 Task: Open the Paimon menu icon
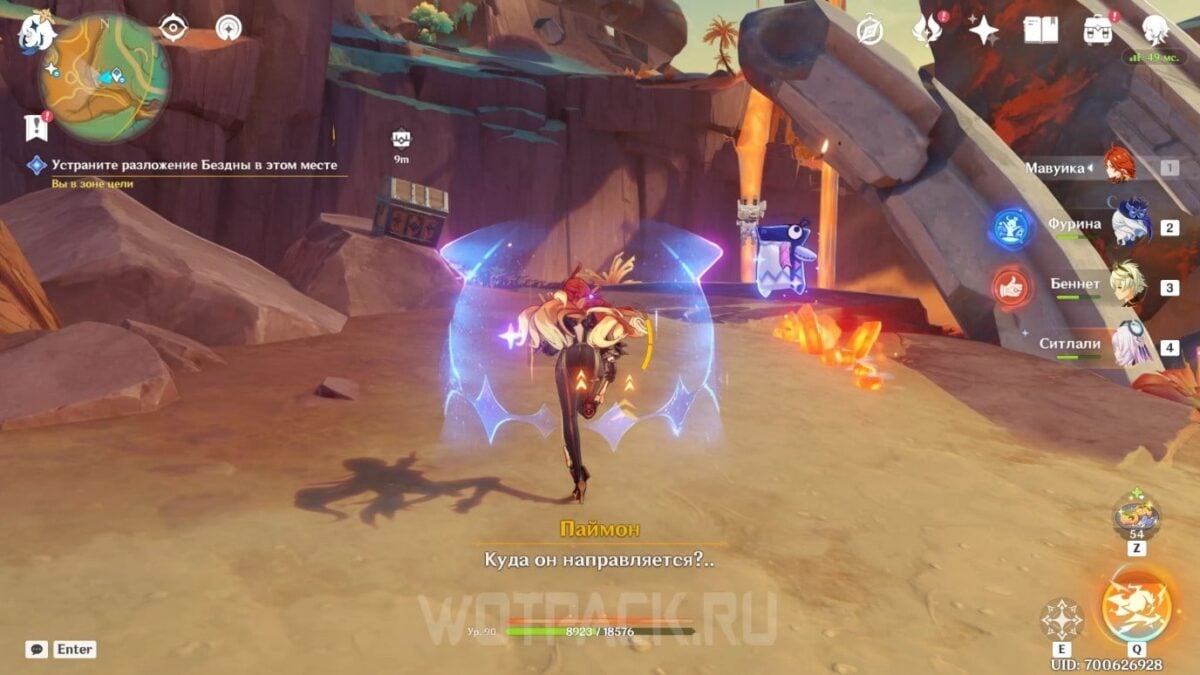(x=37, y=34)
